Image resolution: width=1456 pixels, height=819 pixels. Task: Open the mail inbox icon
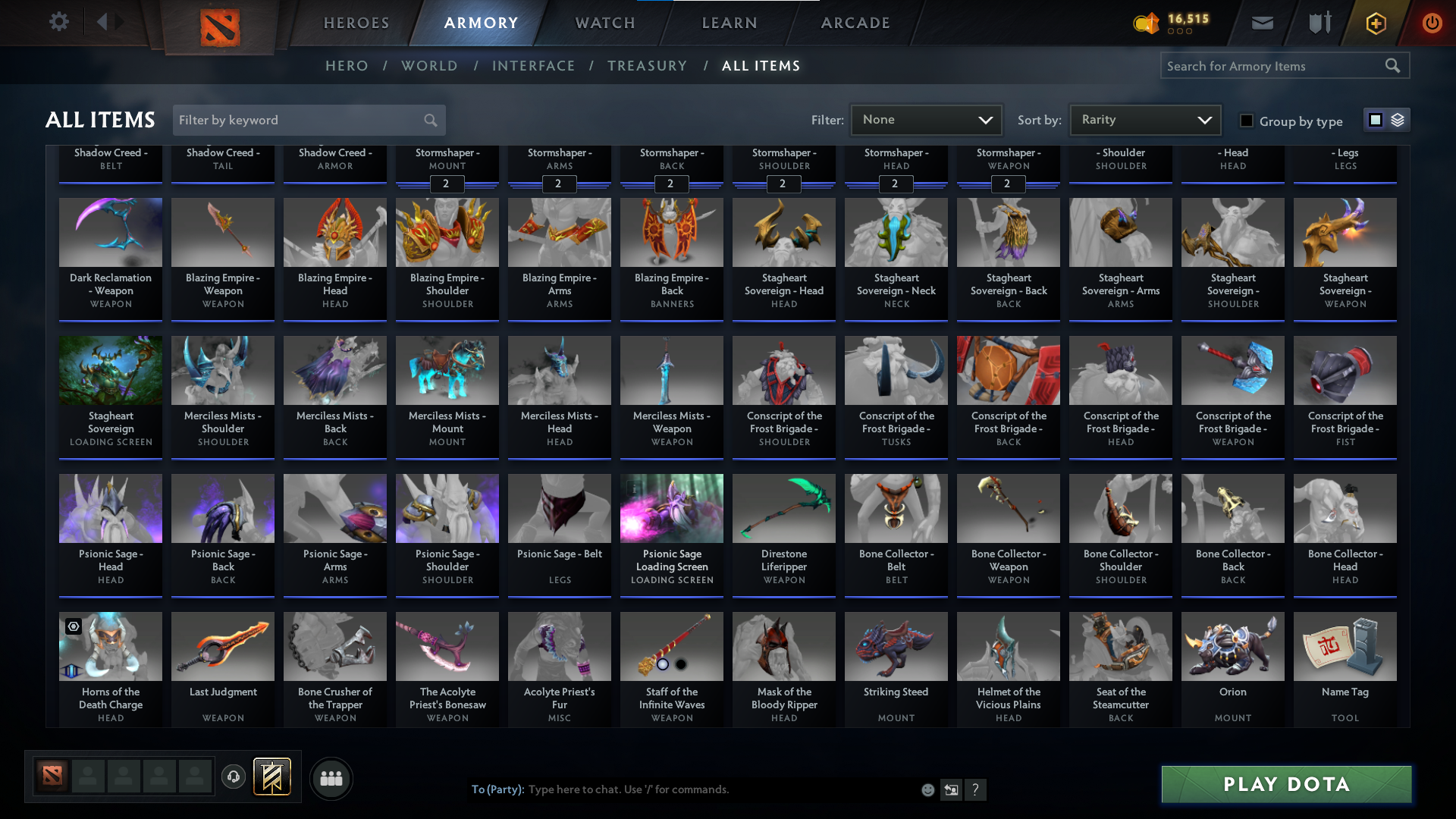[1262, 23]
